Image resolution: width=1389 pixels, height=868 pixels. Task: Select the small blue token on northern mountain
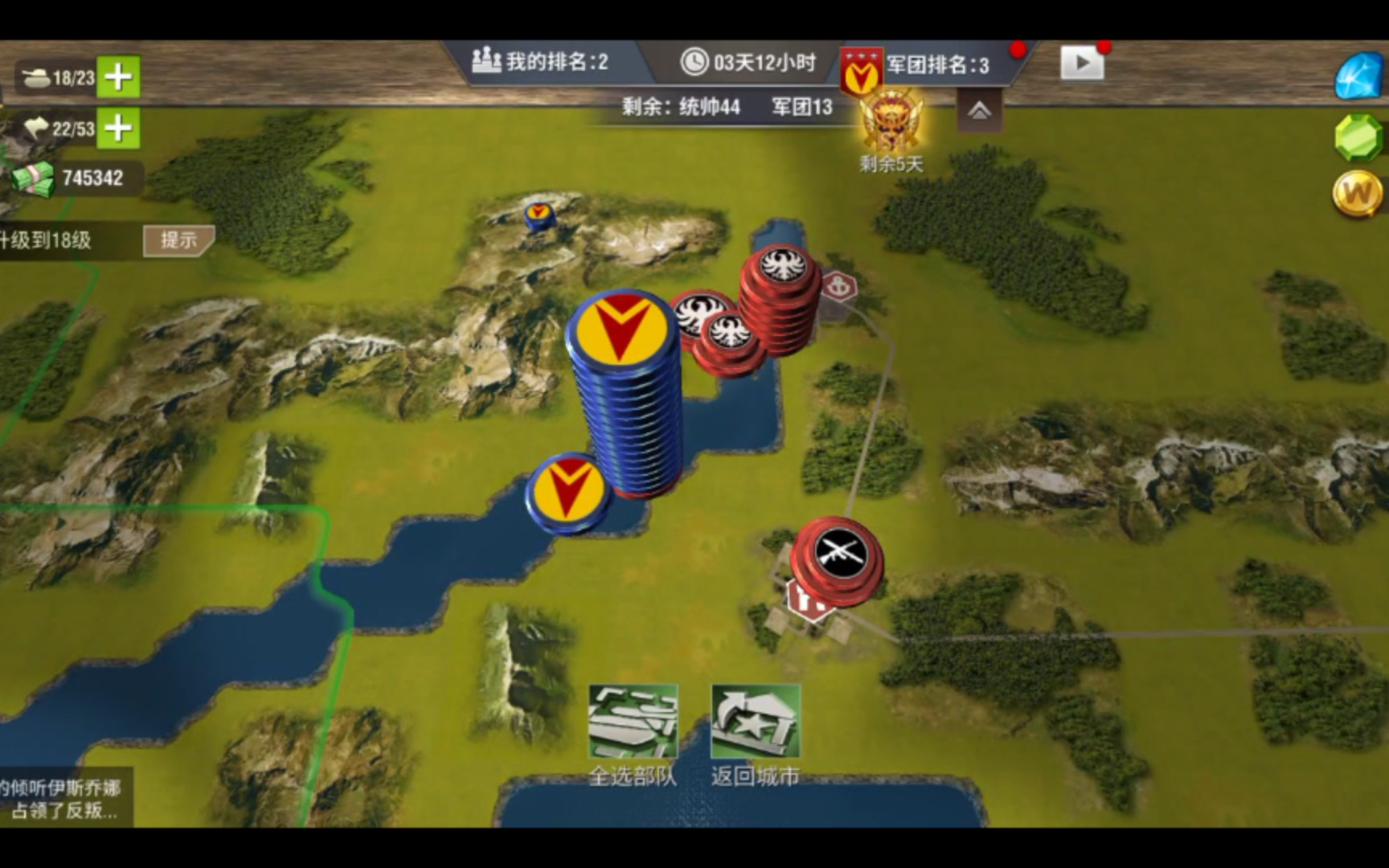point(539,215)
